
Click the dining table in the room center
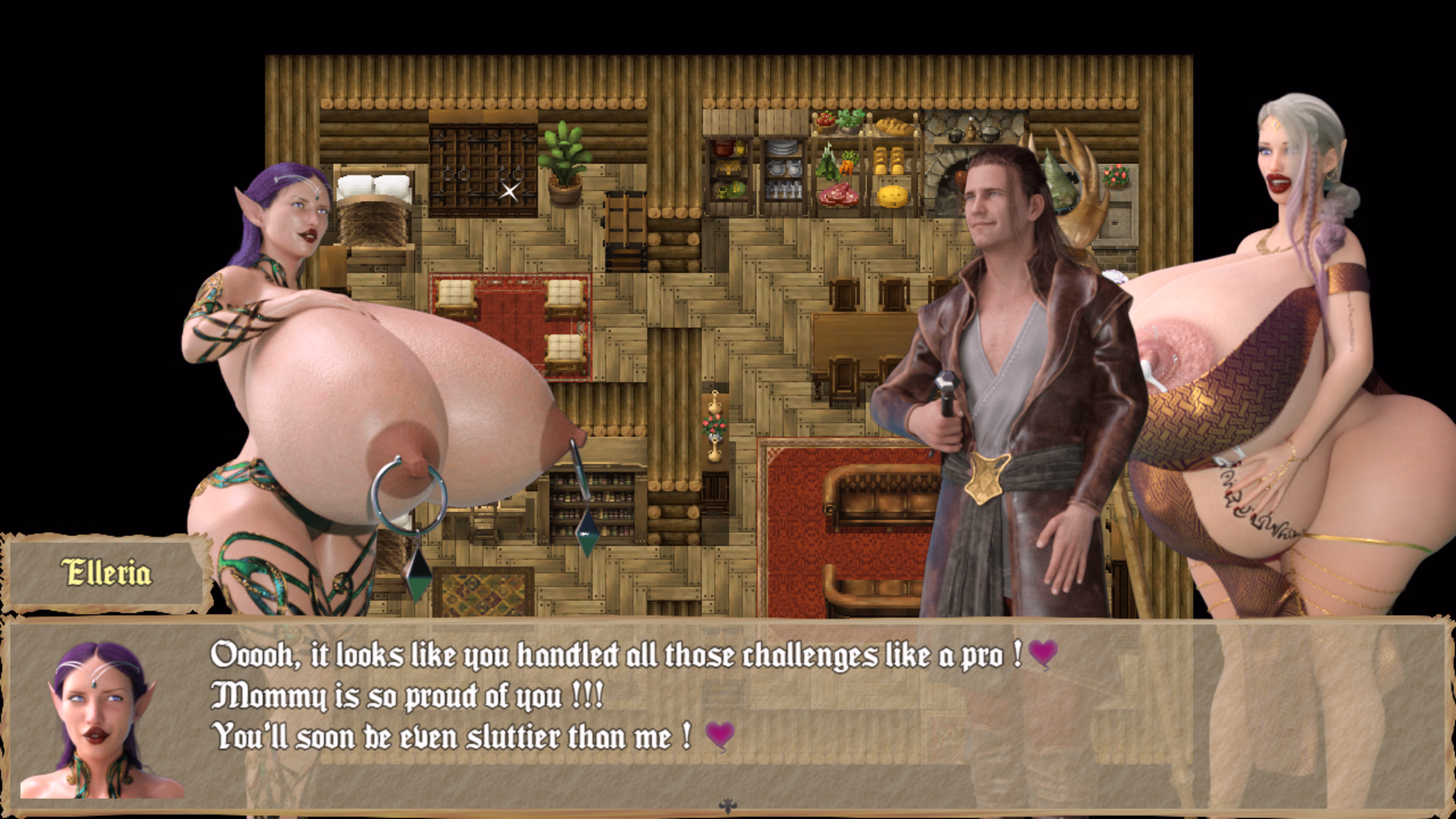coord(857,337)
